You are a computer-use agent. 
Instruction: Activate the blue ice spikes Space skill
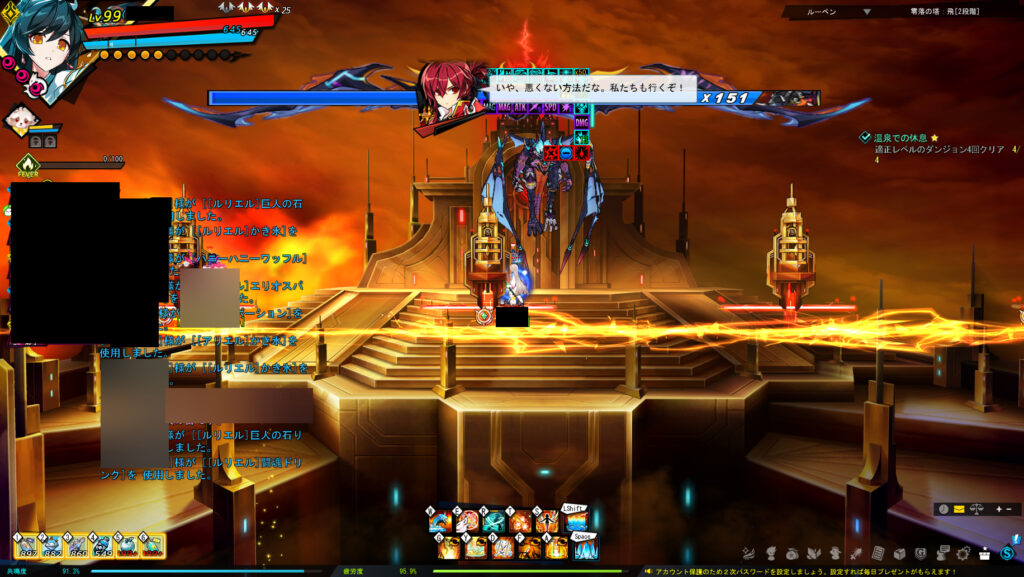pos(585,548)
